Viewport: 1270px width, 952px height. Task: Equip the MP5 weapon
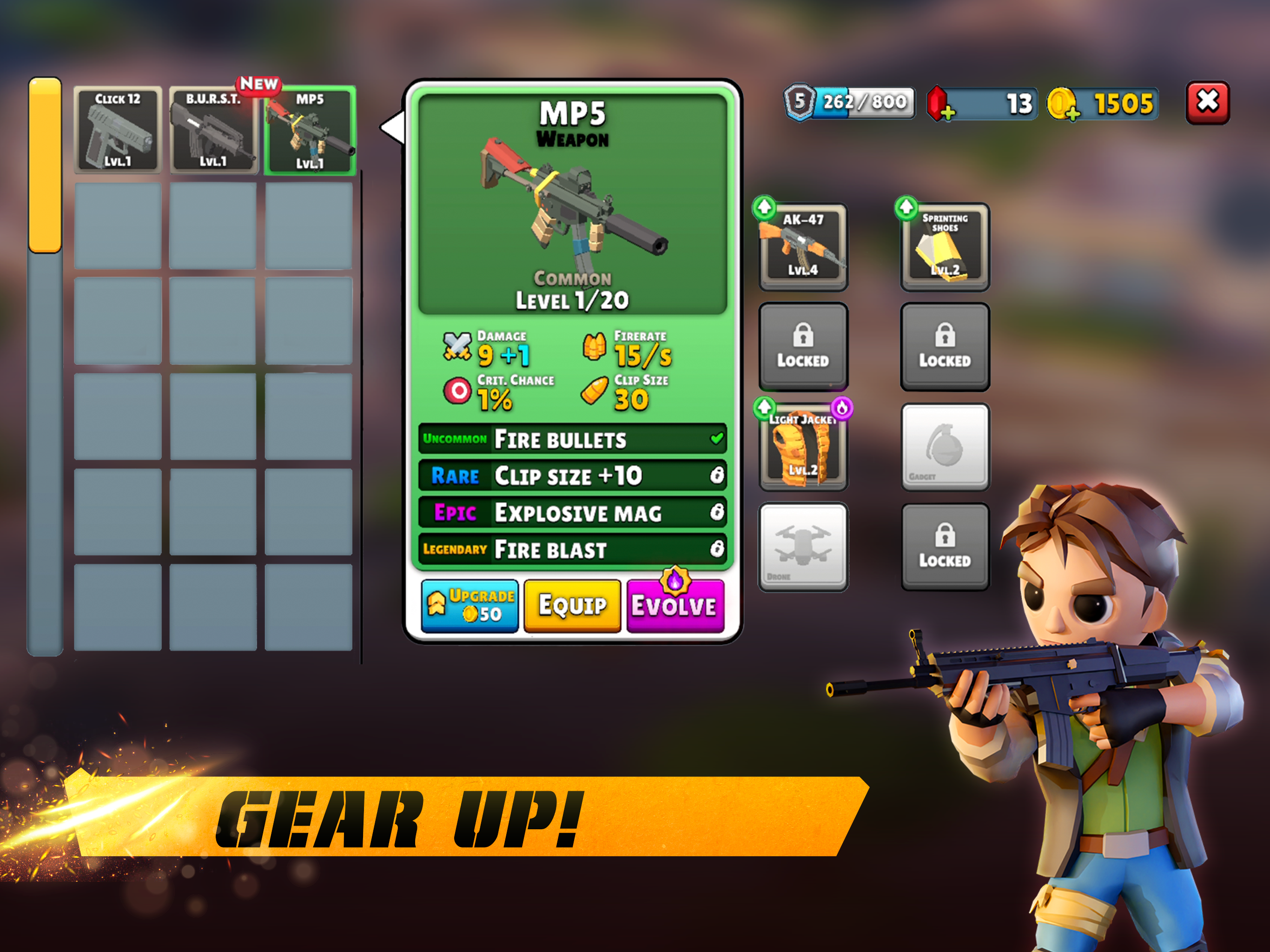click(572, 605)
